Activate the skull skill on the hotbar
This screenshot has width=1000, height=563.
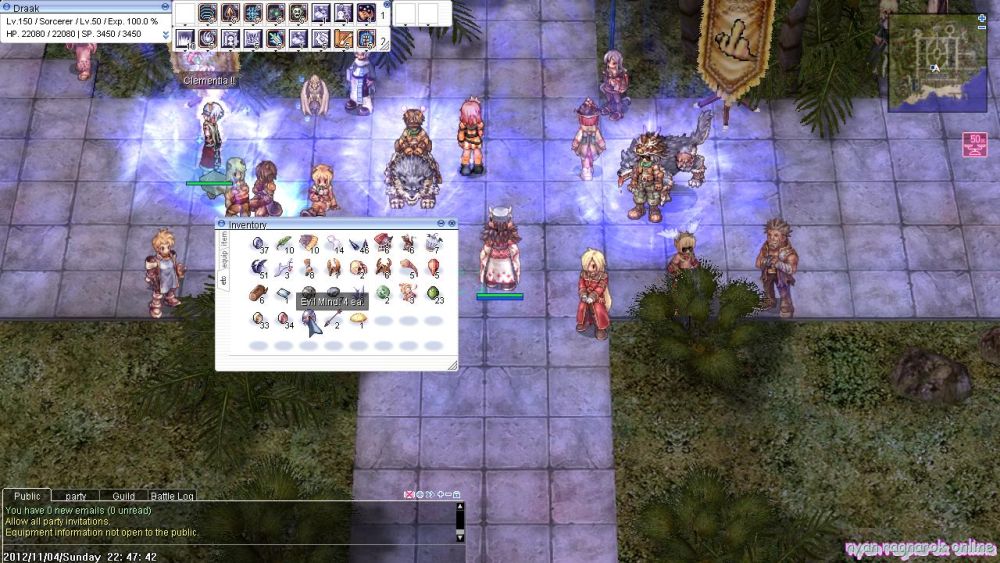click(x=297, y=13)
